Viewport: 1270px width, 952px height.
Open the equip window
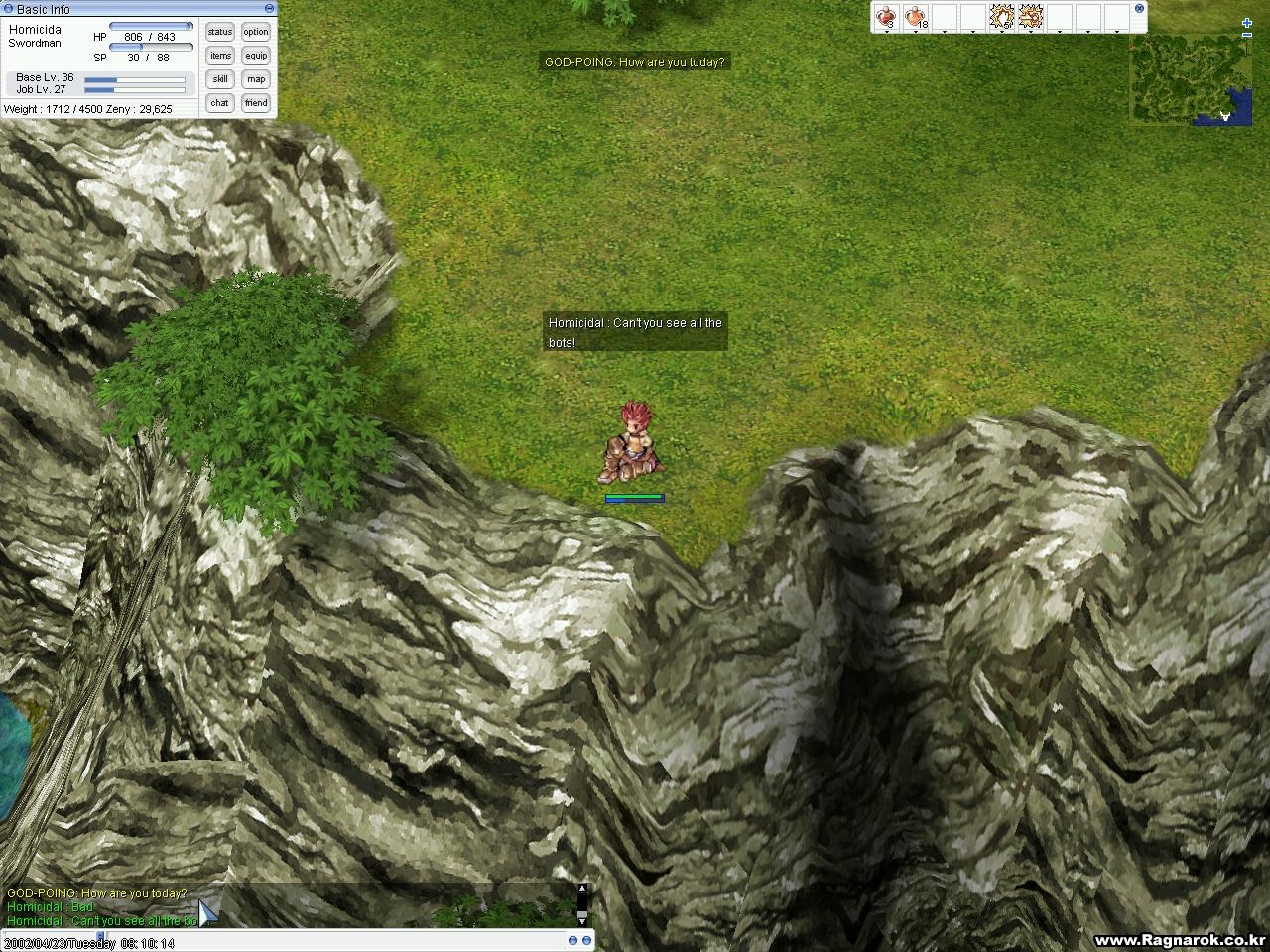tap(256, 56)
